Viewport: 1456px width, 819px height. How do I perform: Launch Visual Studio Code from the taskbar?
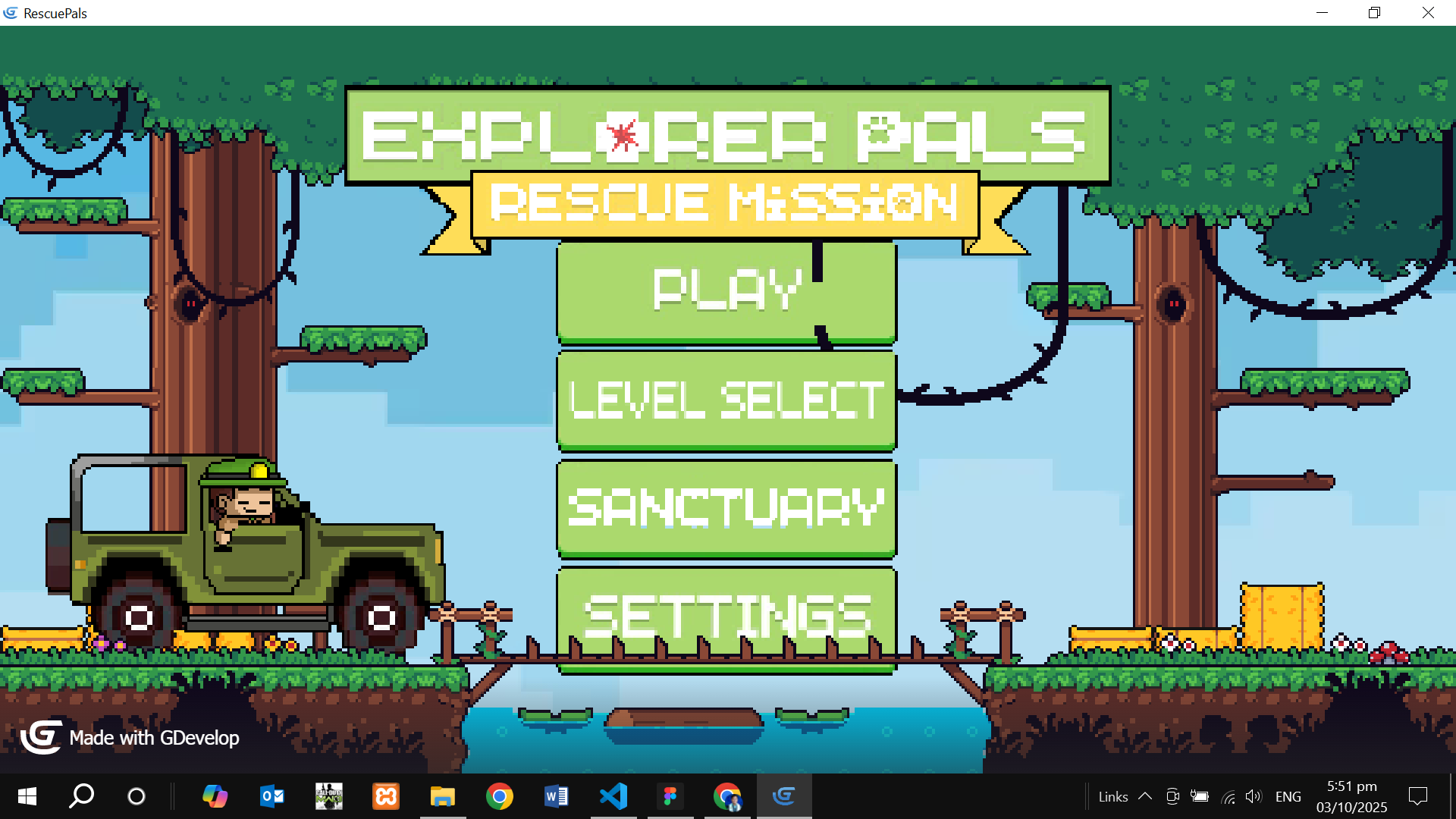[613, 796]
